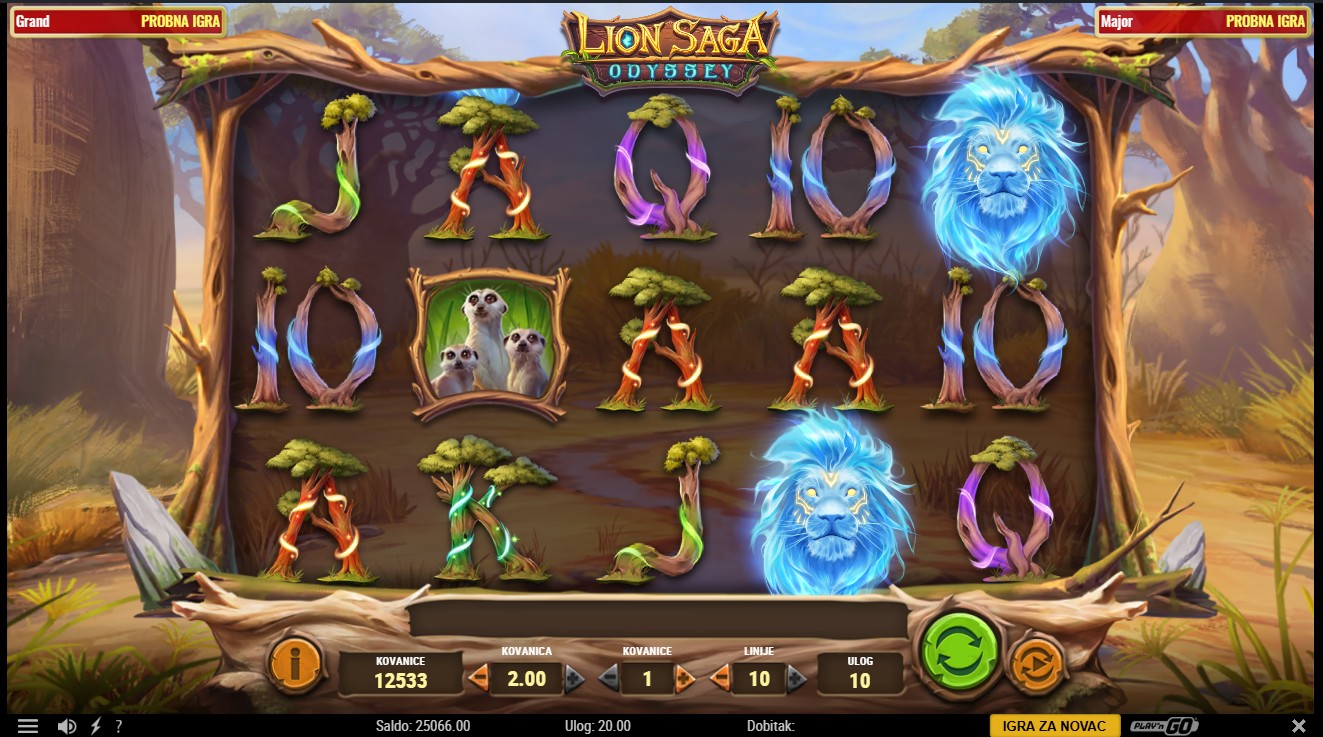
Task: Decrease the Kovanice coins per line
Action: click(x=608, y=679)
